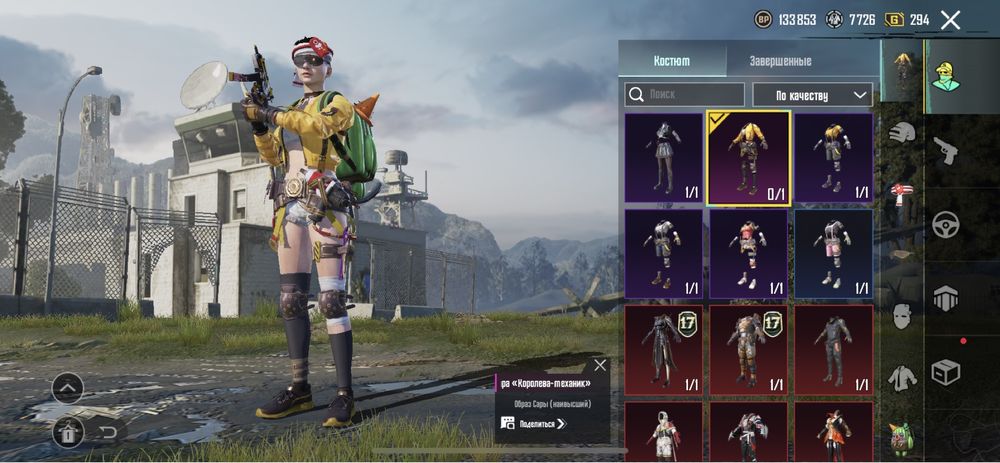Share the outfit via Поделиться

tap(534, 424)
